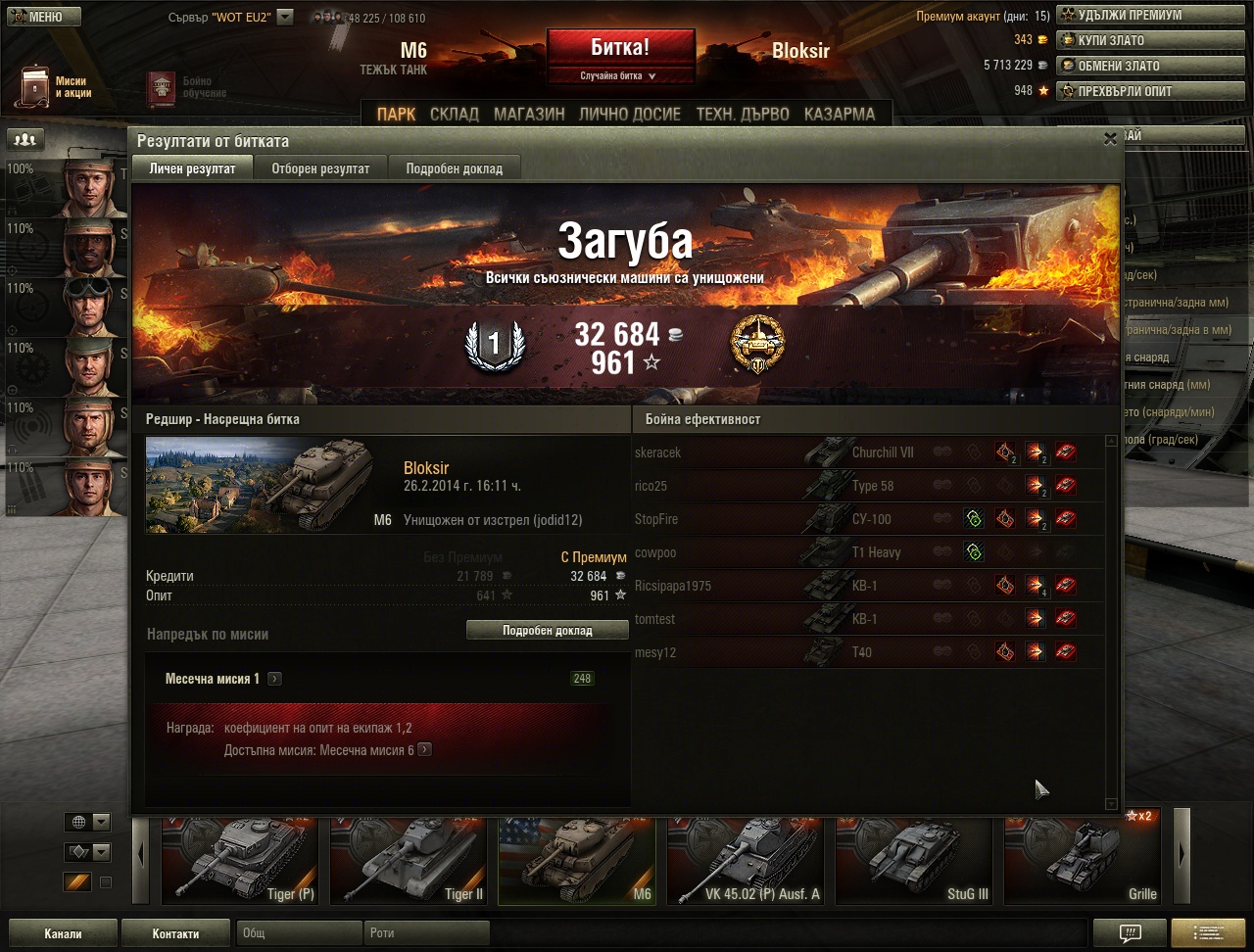This screenshot has height=952, width=1254.
Task: Open Мисии и акции
Action: (57, 87)
